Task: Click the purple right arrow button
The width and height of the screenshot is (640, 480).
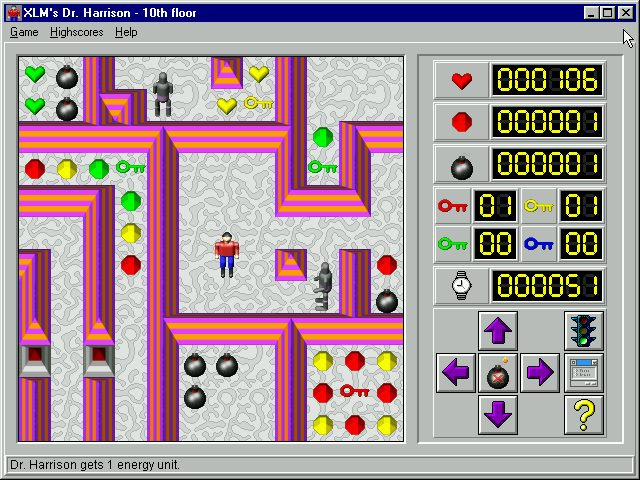Action: 540,373
